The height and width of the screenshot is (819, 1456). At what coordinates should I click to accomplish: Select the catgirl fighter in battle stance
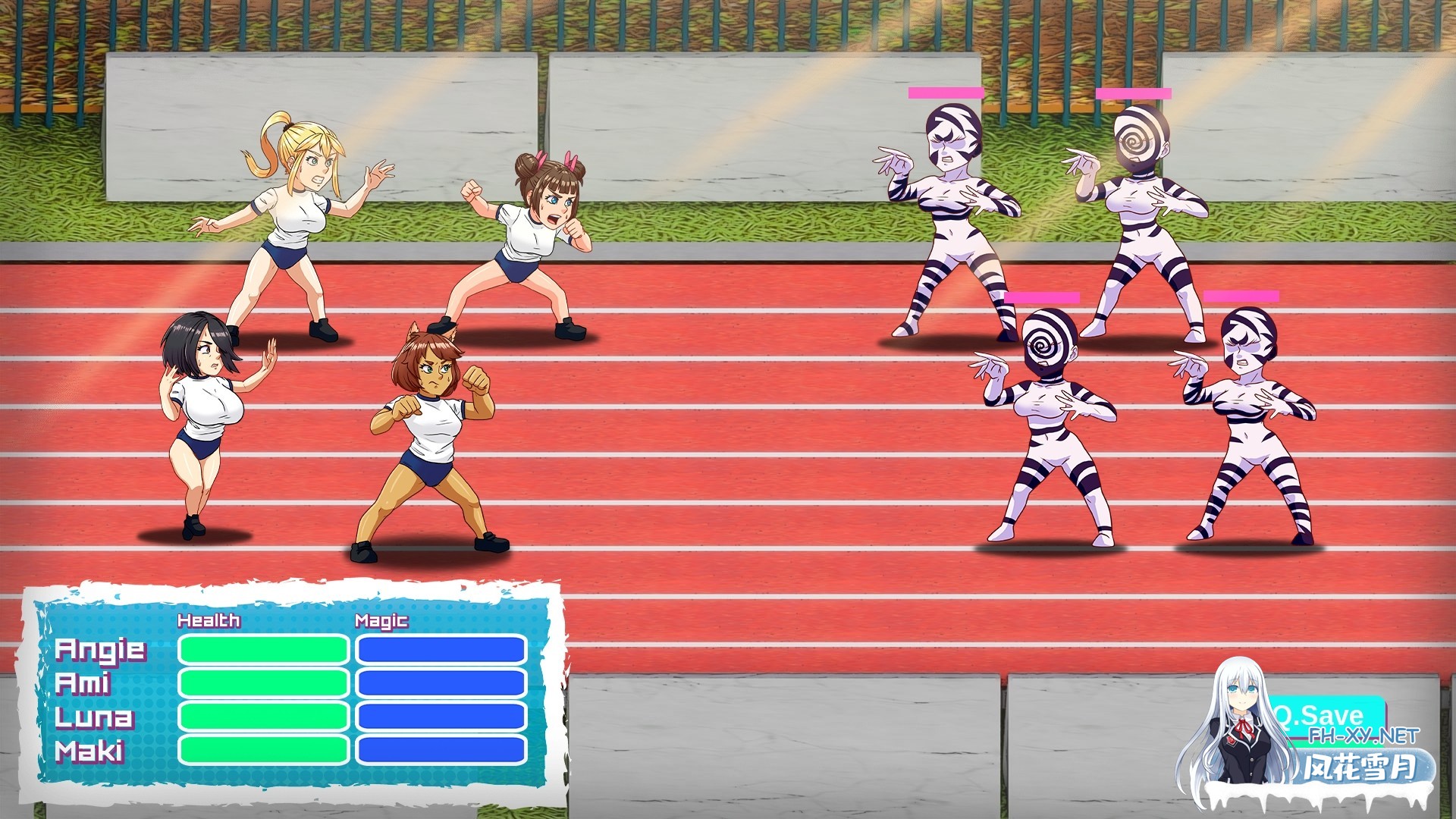pos(432,440)
